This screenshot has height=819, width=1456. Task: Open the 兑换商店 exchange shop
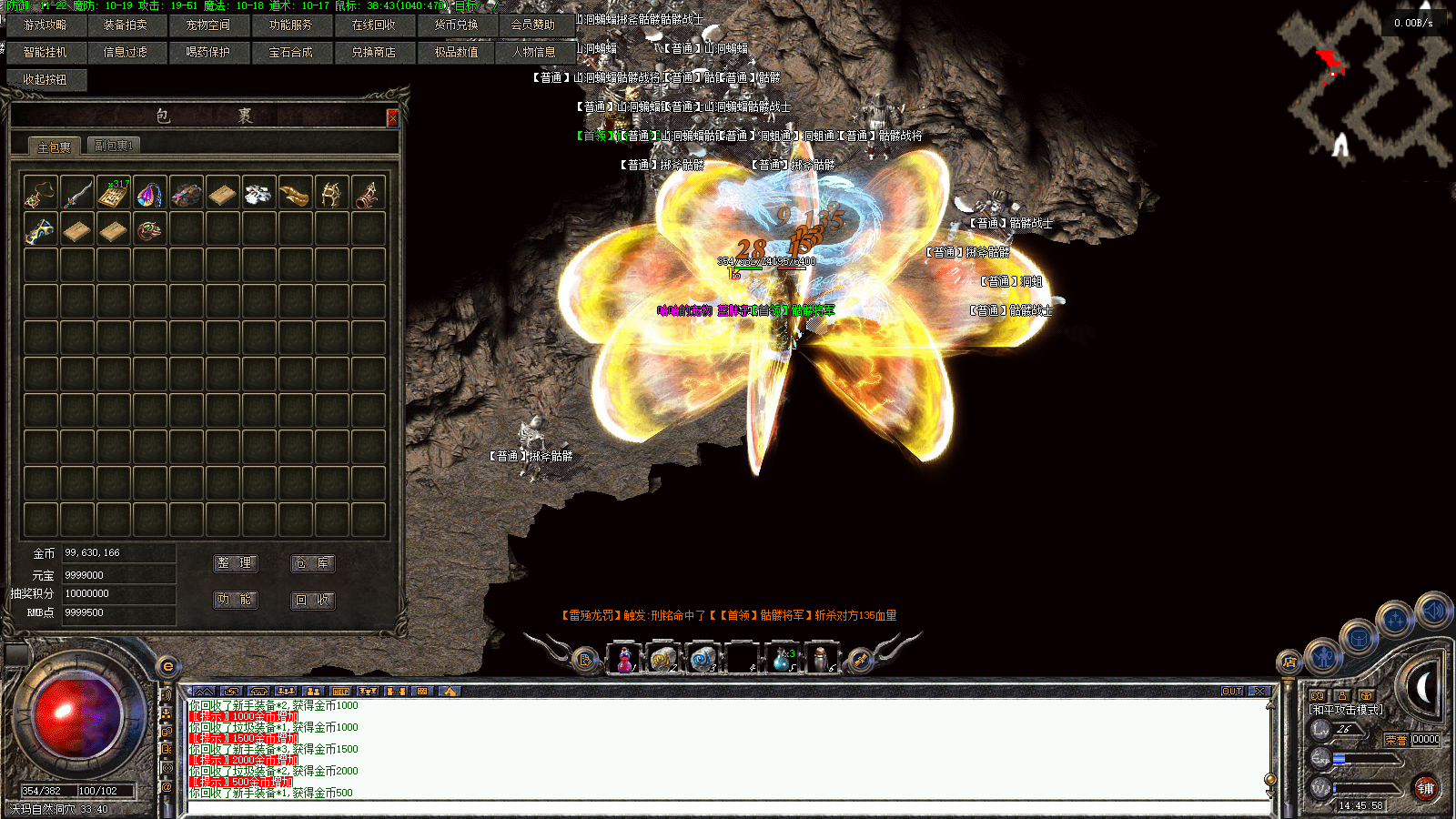374,53
